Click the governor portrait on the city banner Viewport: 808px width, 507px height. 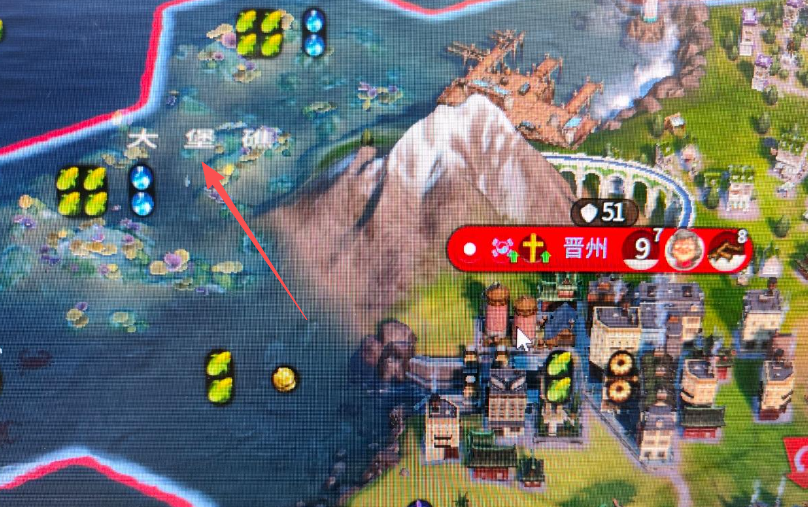pyautogui.click(x=685, y=250)
